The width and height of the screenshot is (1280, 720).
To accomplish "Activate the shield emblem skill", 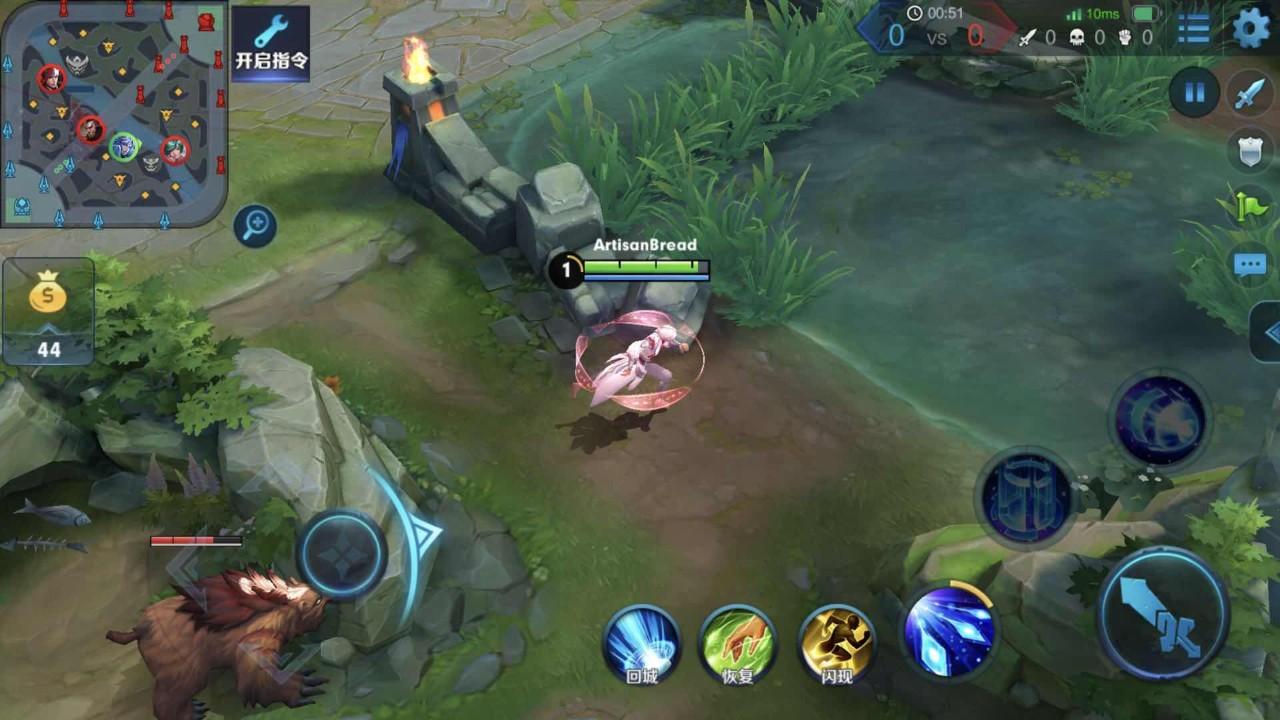I will (1026, 496).
